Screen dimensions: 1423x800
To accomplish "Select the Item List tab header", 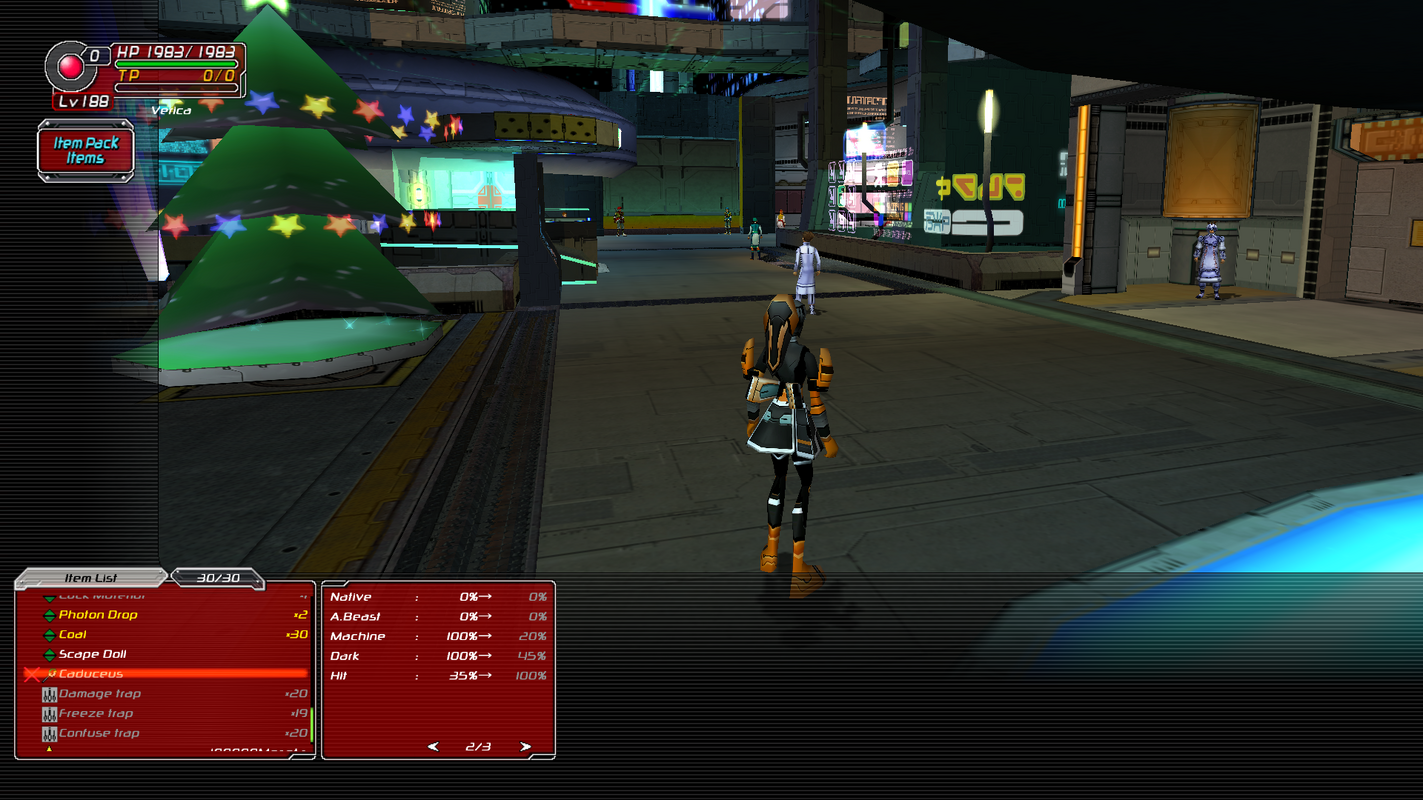I will tap(93, 577).
